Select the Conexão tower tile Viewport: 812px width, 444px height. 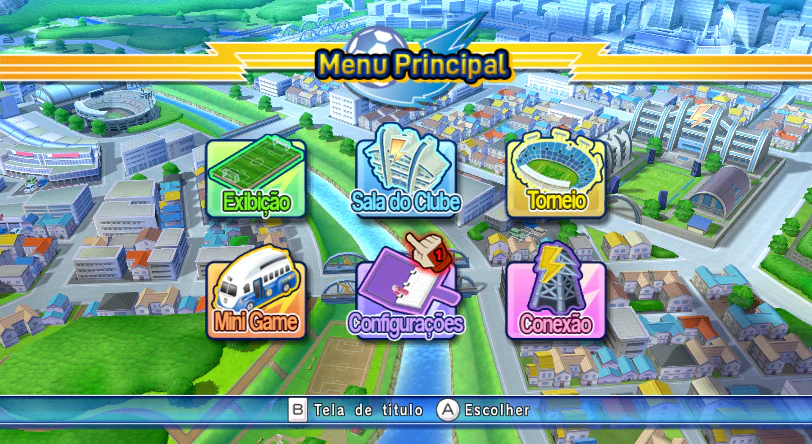tap(556, 298)
